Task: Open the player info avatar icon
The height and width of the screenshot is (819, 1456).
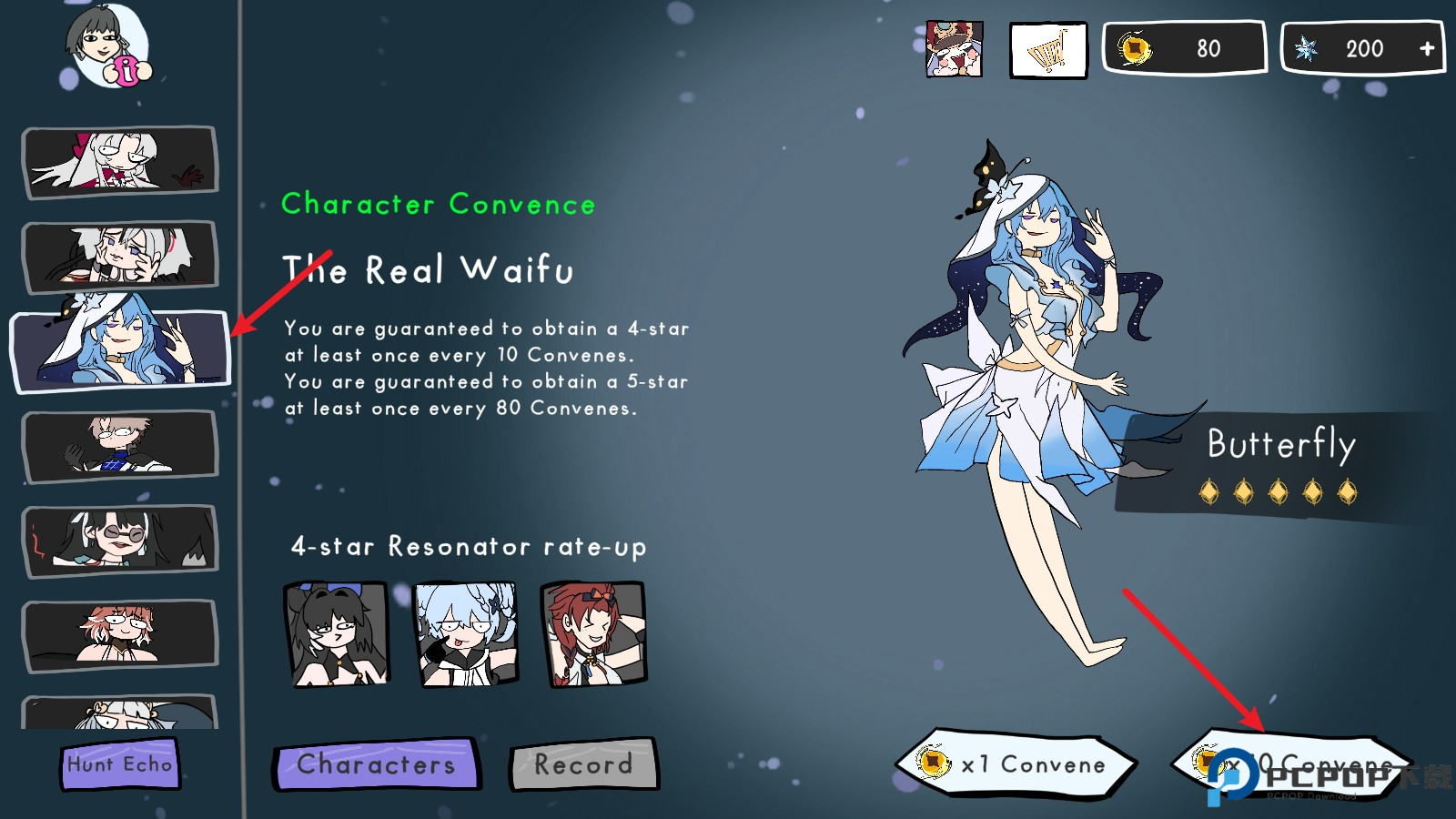Action: 107,47
